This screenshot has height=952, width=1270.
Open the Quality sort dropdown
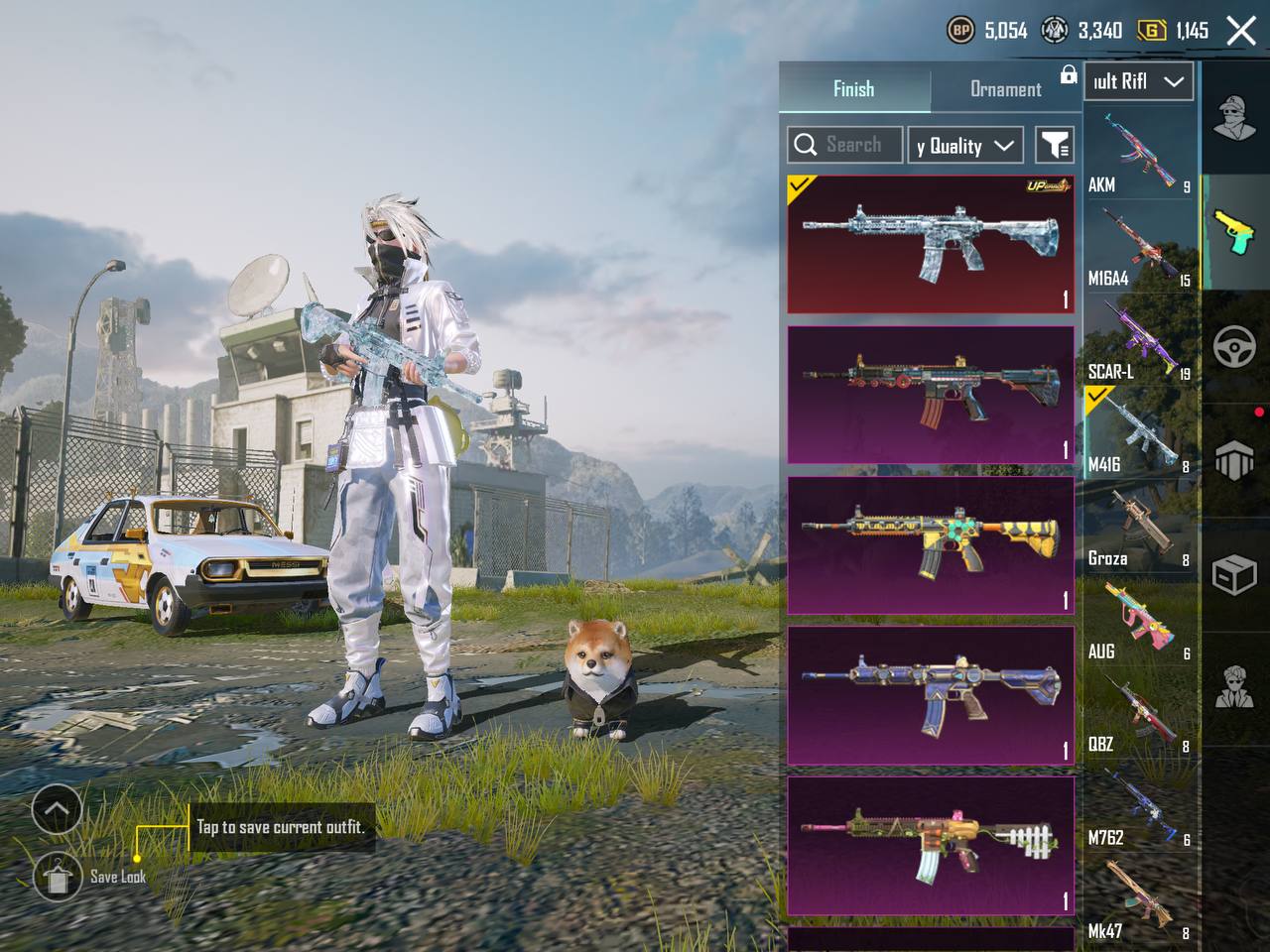tap(964, 146)
